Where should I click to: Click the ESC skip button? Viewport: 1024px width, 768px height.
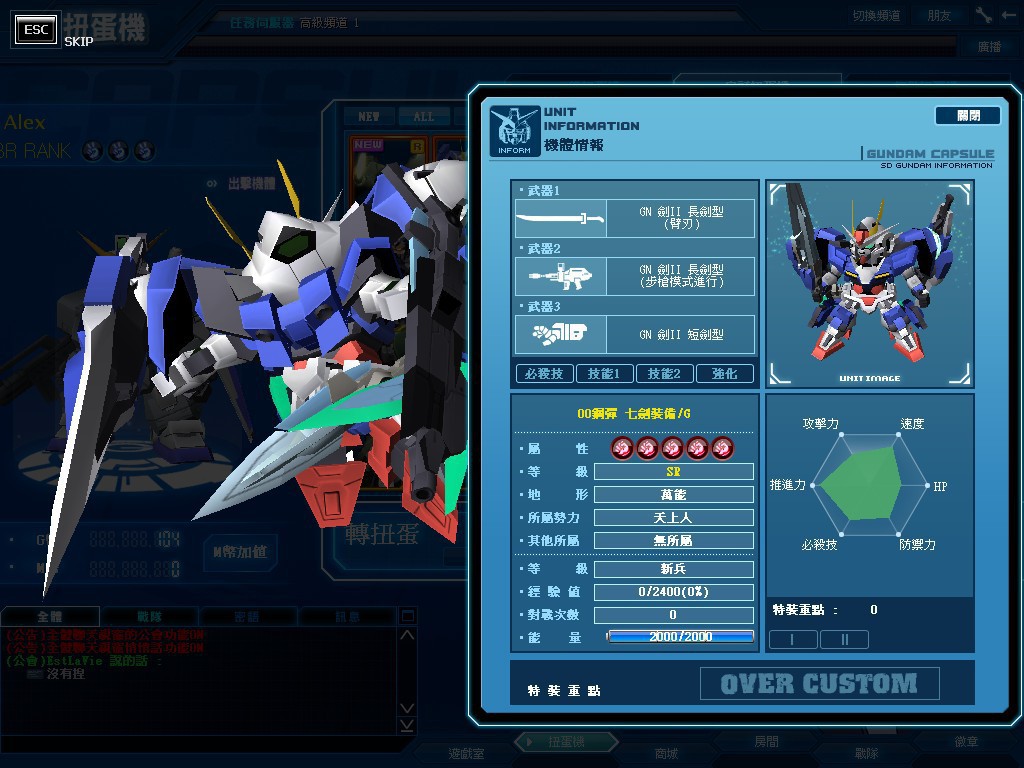36,29
